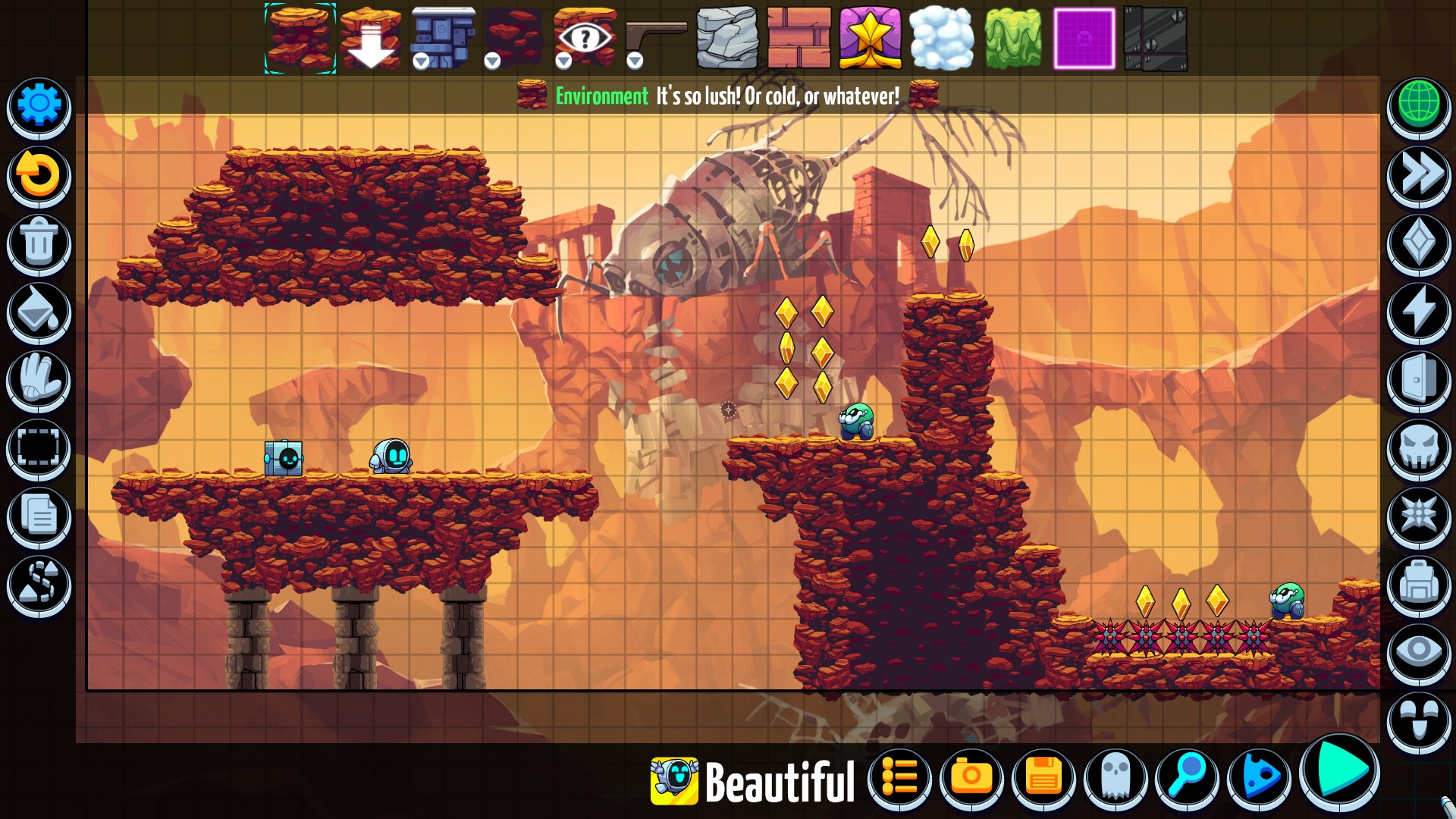Viewport: 1456px width, 819px height.
Task: Take a screenshot with the camera button
Action: pos(971,778)
